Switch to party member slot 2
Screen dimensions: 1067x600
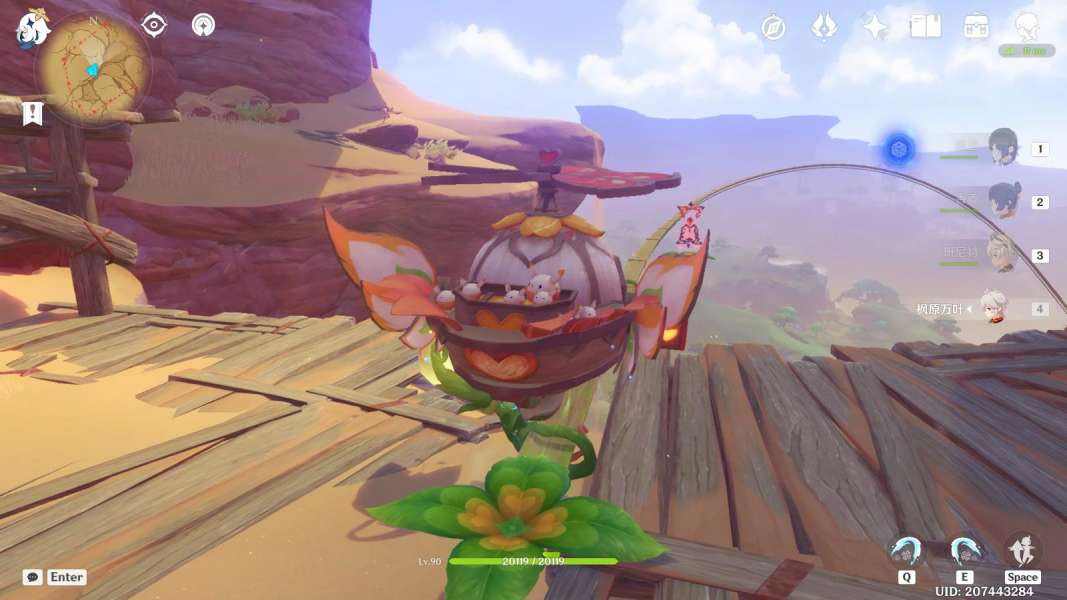(x=1003, y=201)
